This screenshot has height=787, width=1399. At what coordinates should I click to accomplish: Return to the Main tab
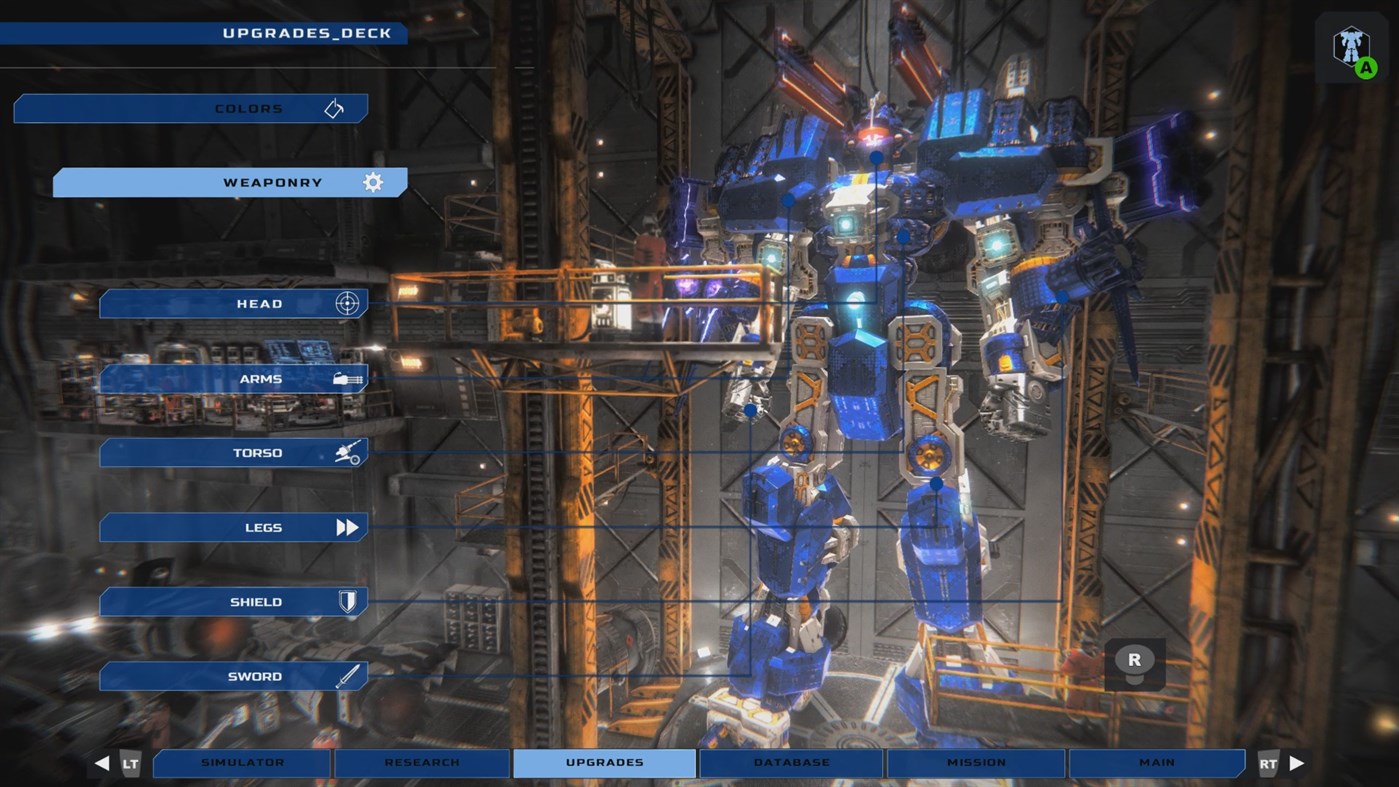1157,762
